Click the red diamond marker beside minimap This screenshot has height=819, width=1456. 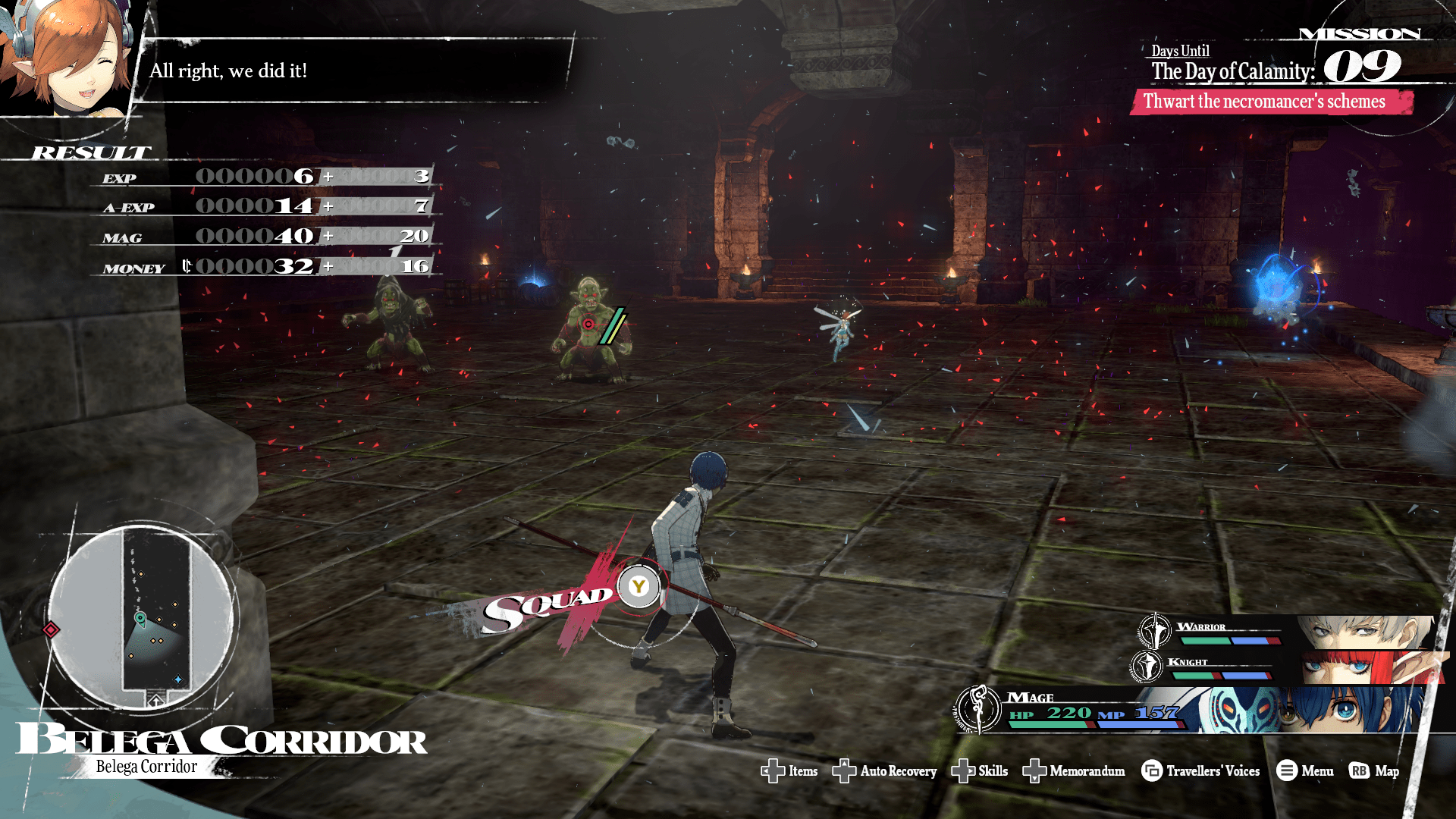[51, 629]
